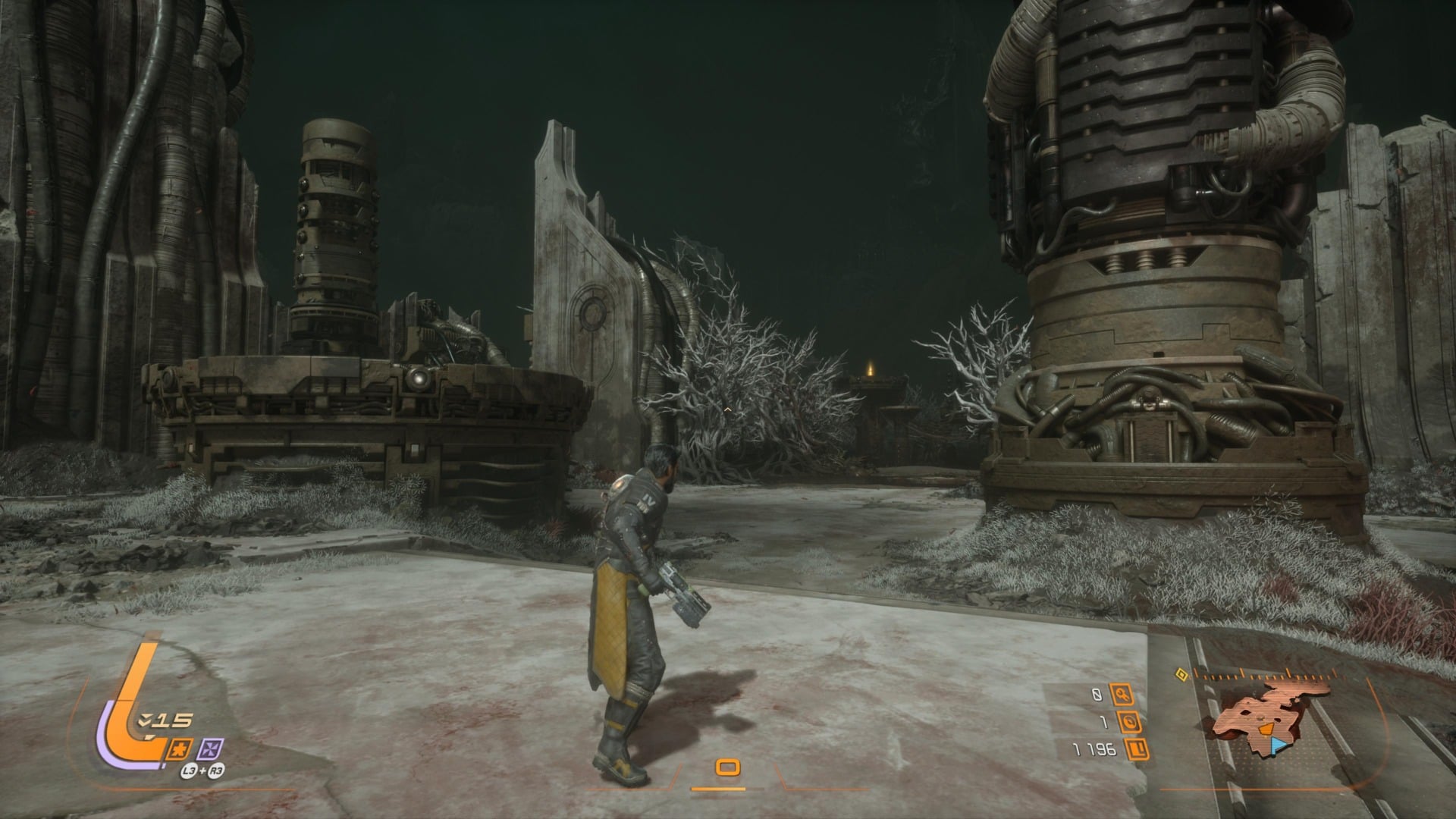Image resolution: width=1456 pixels, height=819 pixels.
Task: Select the Atropian key counter icon
Action: point(1122,693)
